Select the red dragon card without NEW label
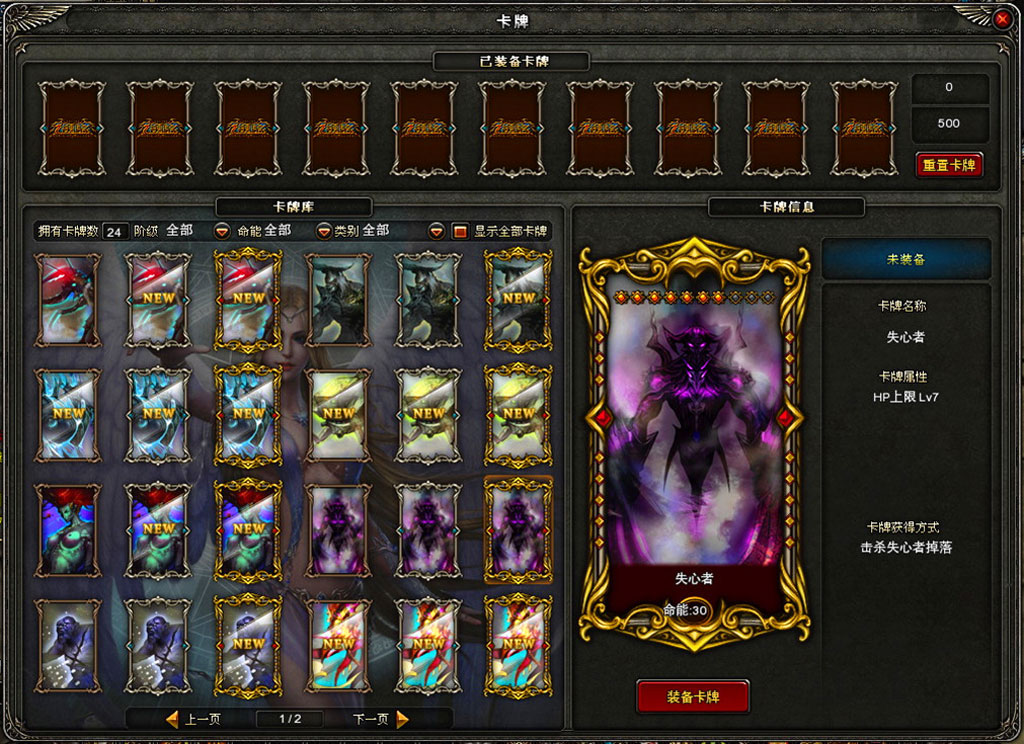The width and height of the screenshot is (1024, 744). pos(68,299)
